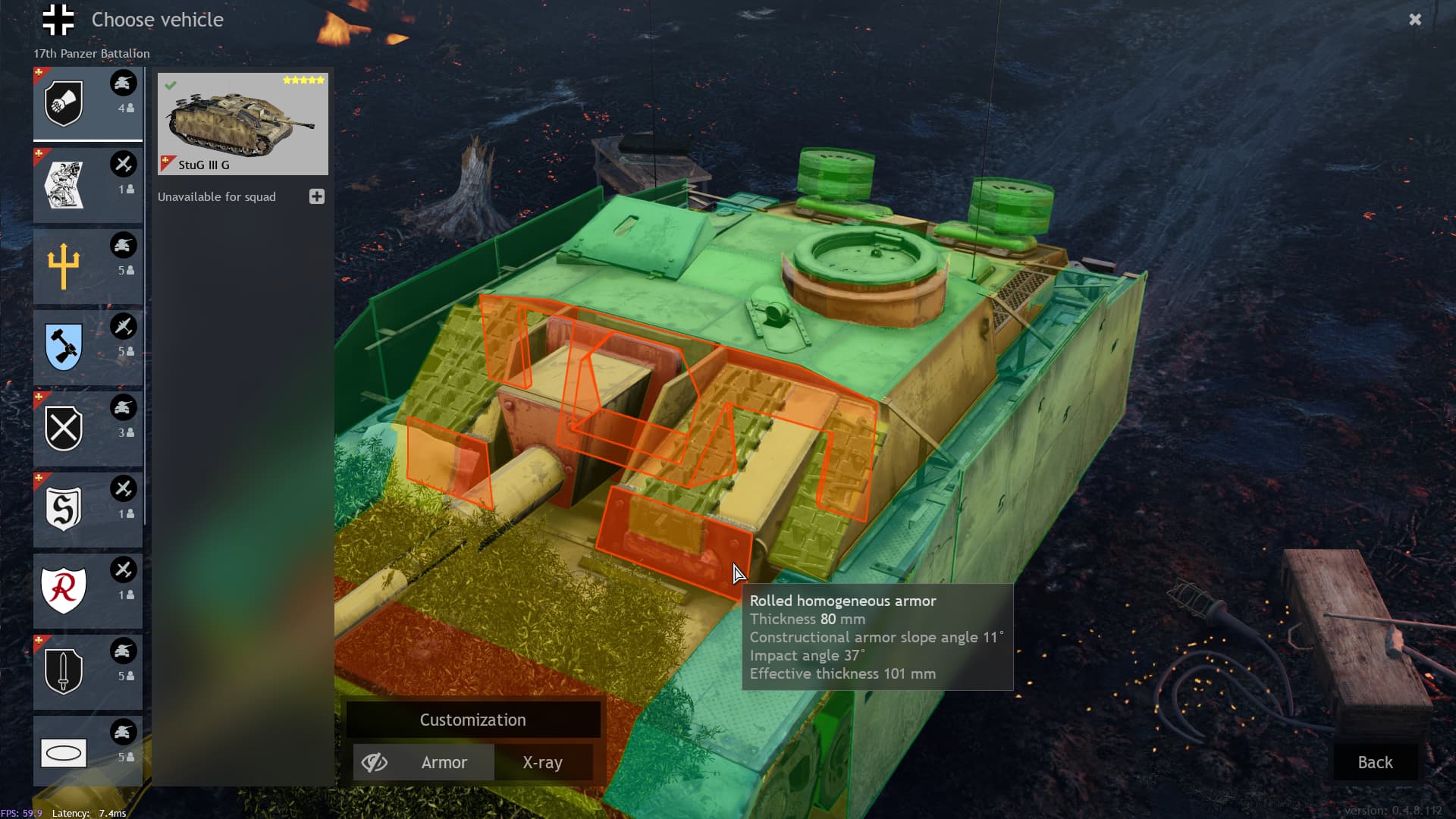The width and height of the screenshot is (1456, 819).
Task: Select the StuG III G vehicle card
Action: [x=243, y=124]
